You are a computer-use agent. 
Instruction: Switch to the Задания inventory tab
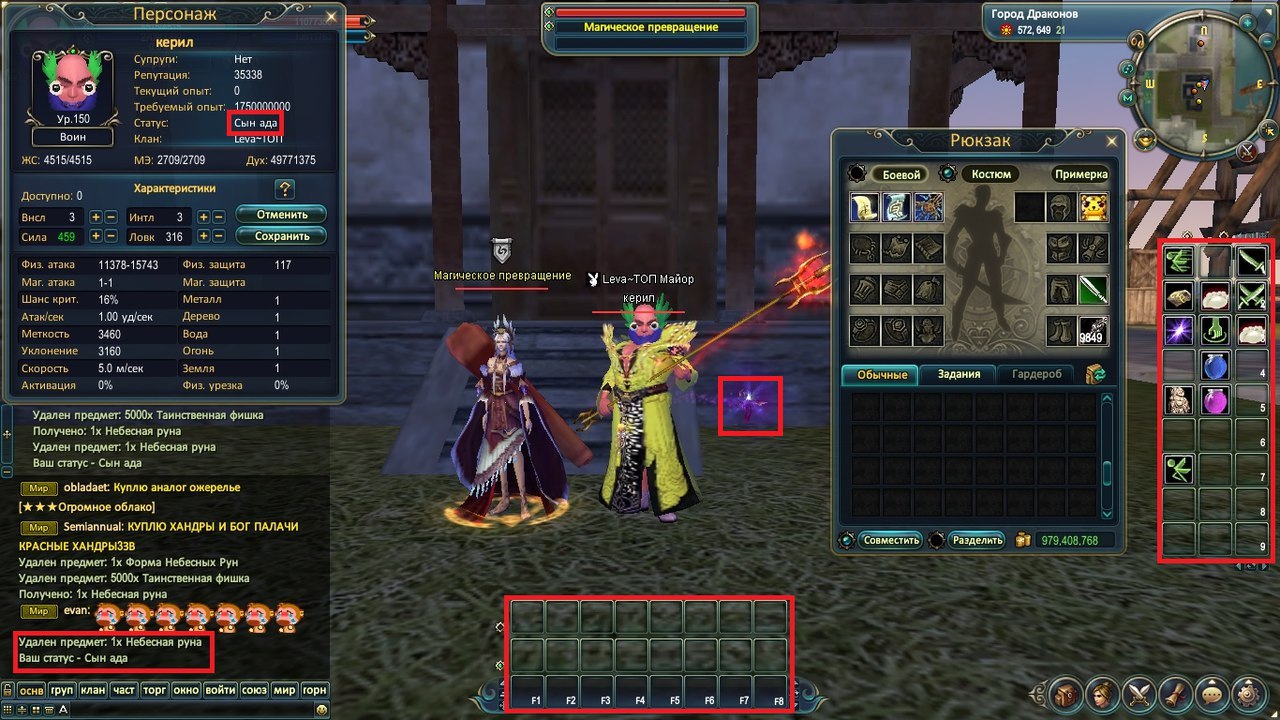(x=965, y=374)
